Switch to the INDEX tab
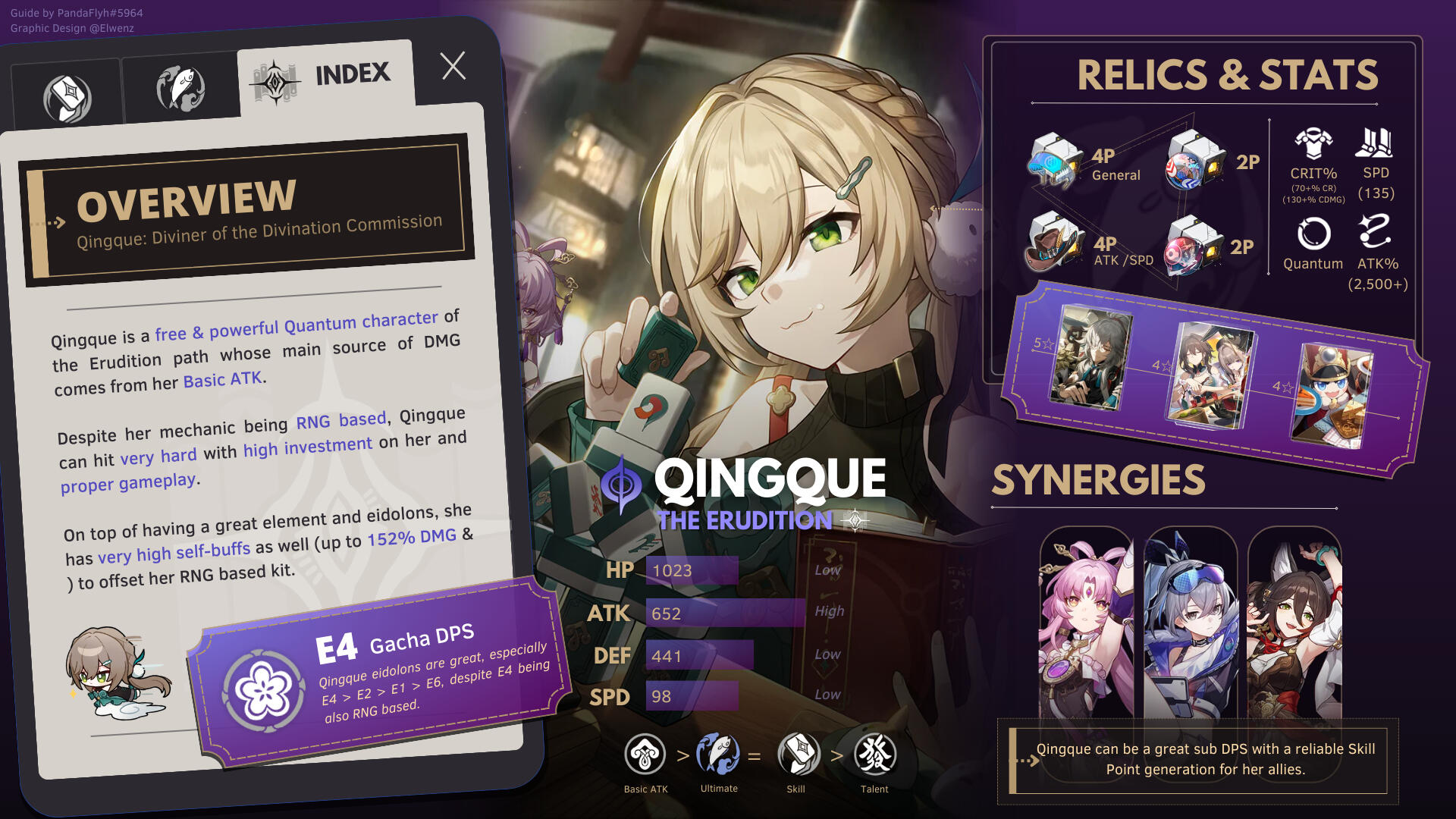The image size is (1456, 819). pos(326,77)
